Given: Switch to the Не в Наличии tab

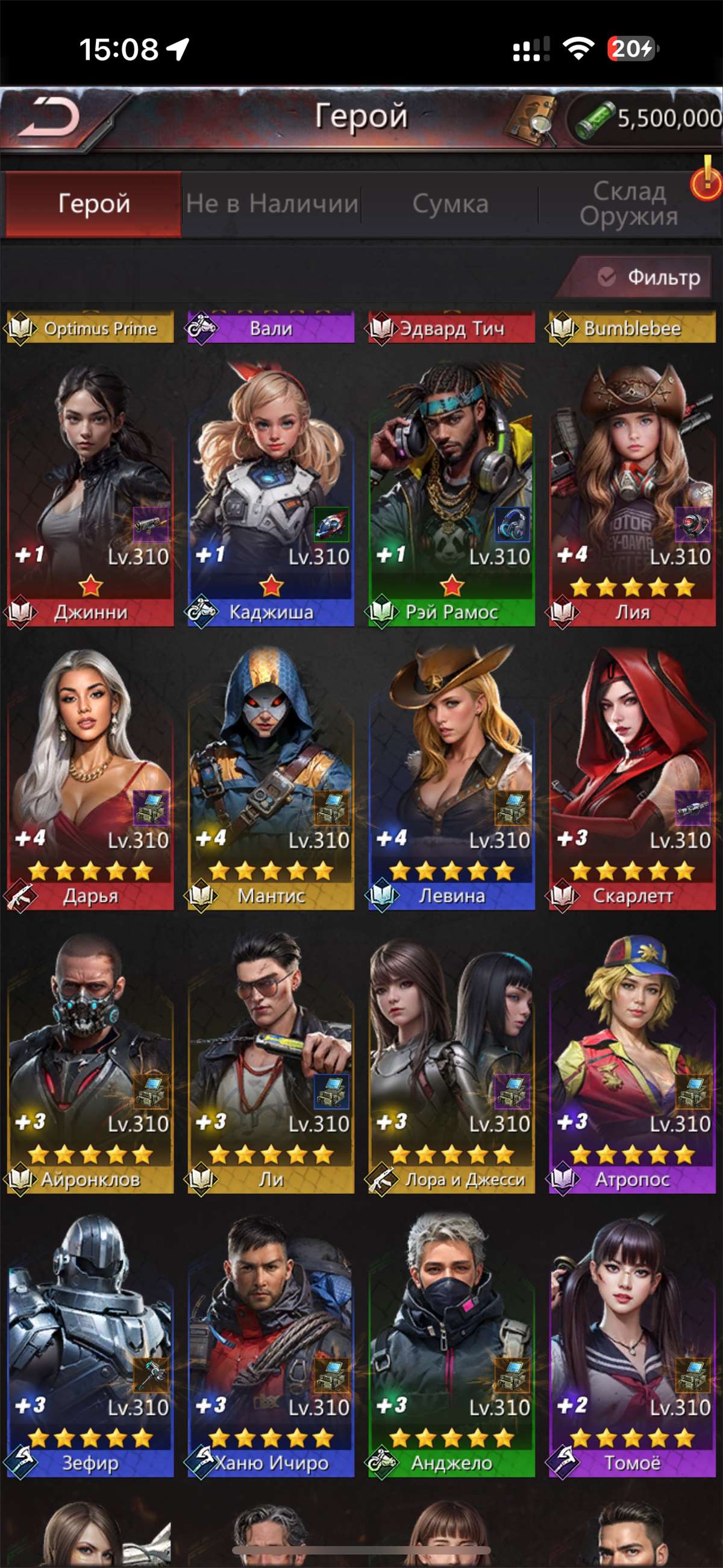Looking at the screenshot, I should point(272,204).
